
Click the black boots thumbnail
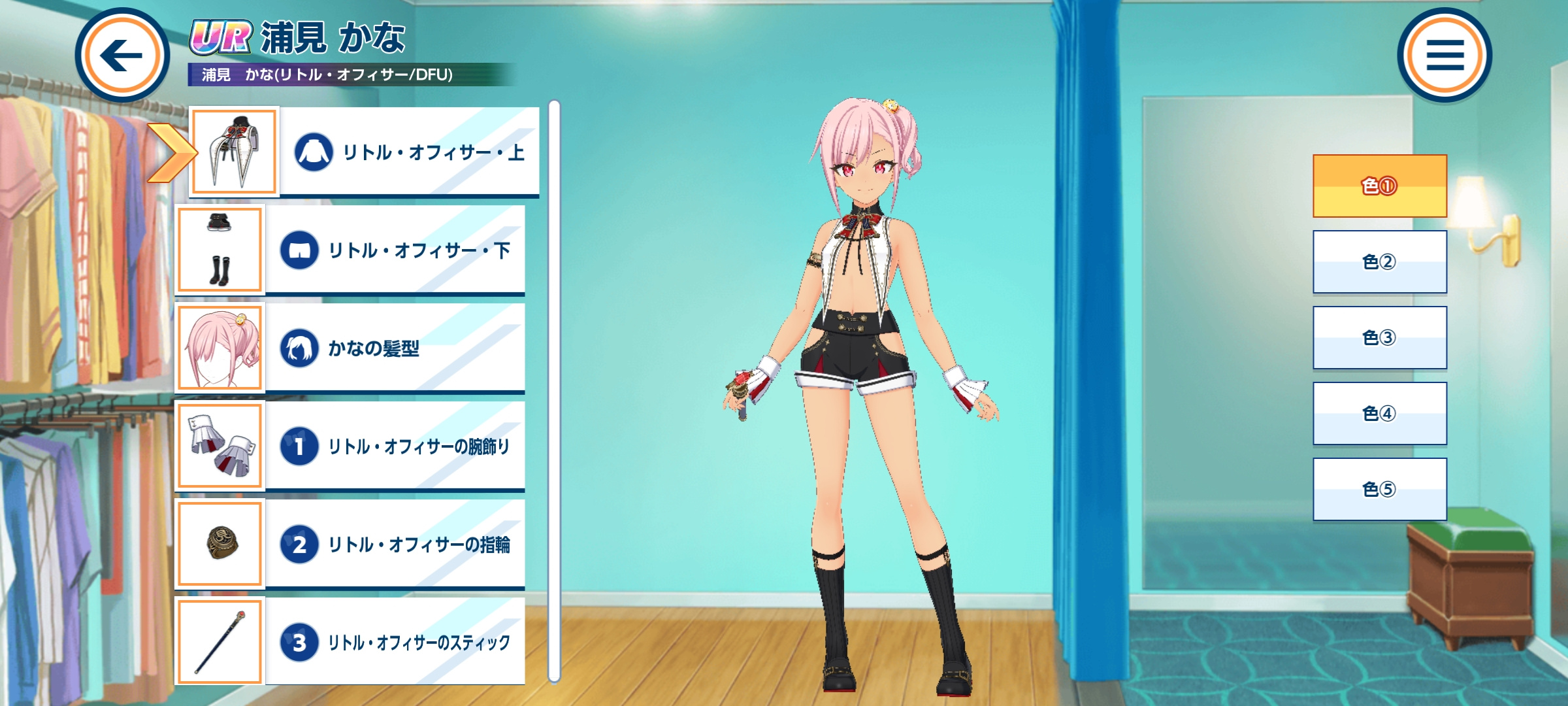tap(220, 250)
